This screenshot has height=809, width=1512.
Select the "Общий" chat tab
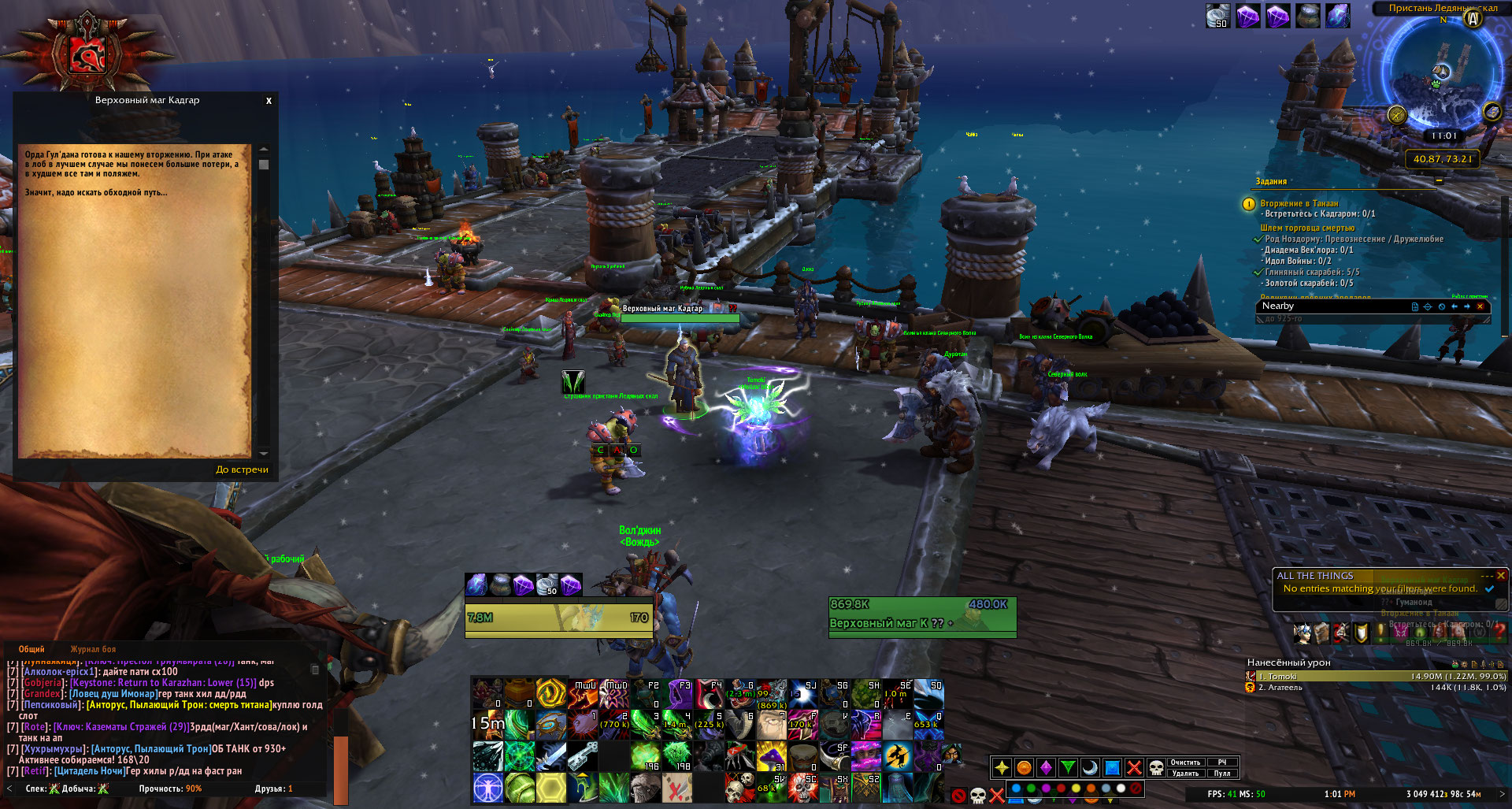(x=31, y=649)
